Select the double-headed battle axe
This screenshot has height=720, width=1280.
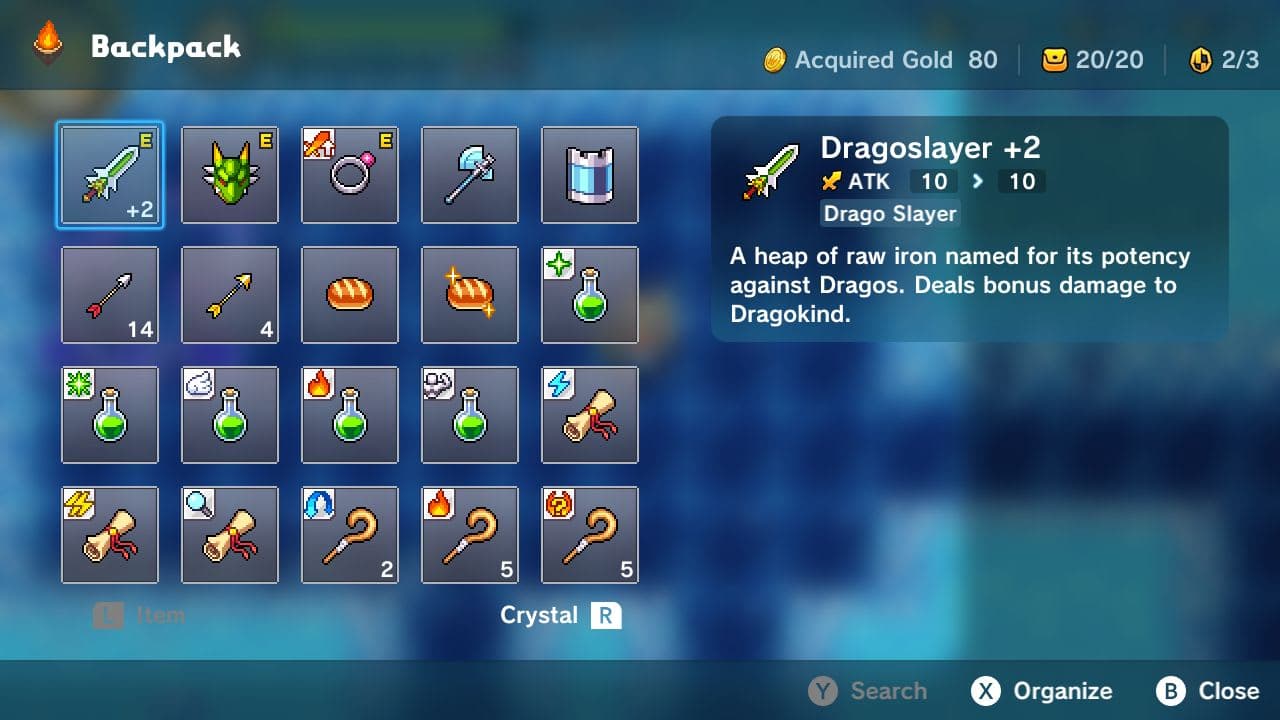470,175
